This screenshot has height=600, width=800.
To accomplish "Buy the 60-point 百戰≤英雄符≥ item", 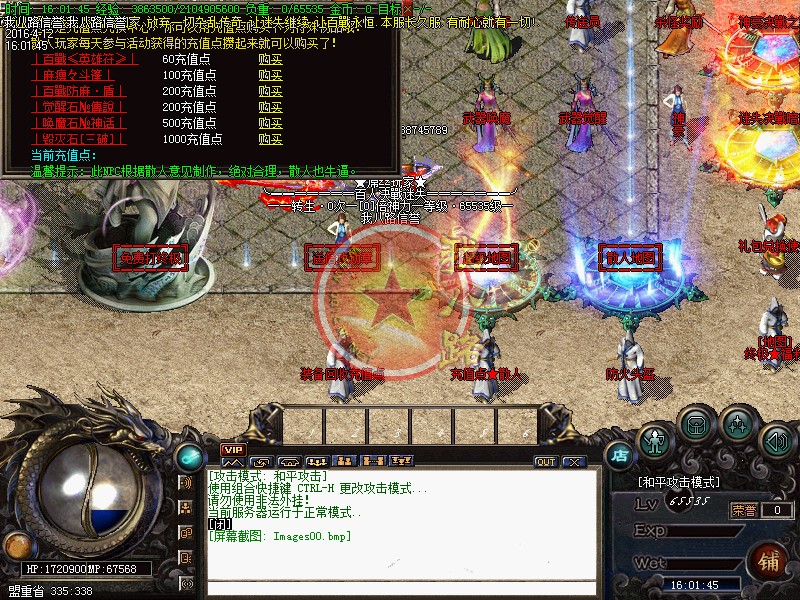I will pyautogui.click(x=270, y=59).
